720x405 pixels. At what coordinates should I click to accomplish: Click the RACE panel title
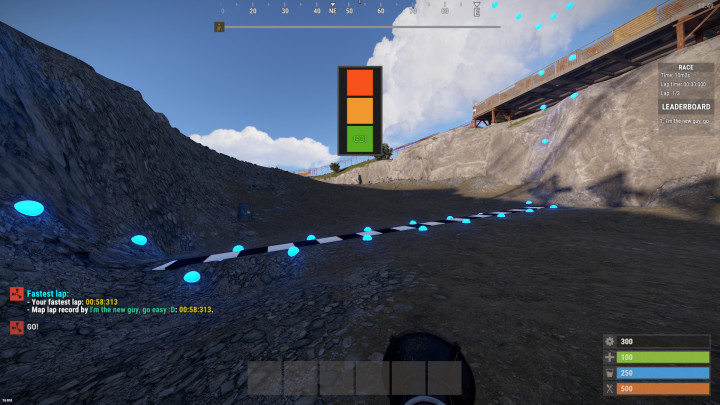pos(686,67)
